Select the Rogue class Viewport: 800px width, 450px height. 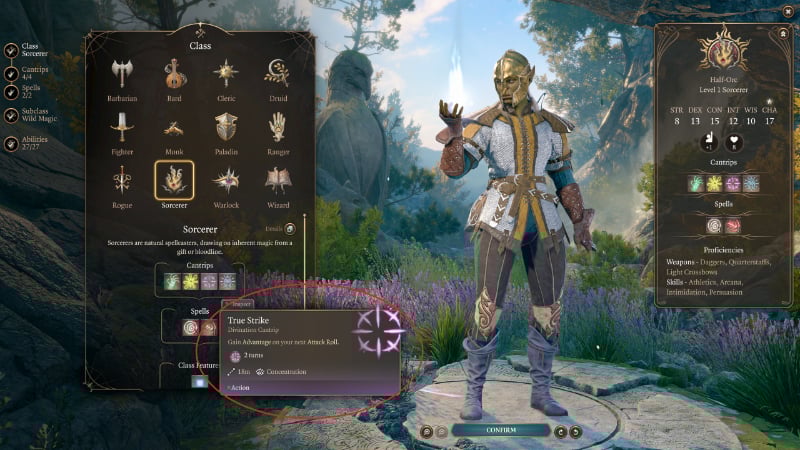(x=122, y=181)
